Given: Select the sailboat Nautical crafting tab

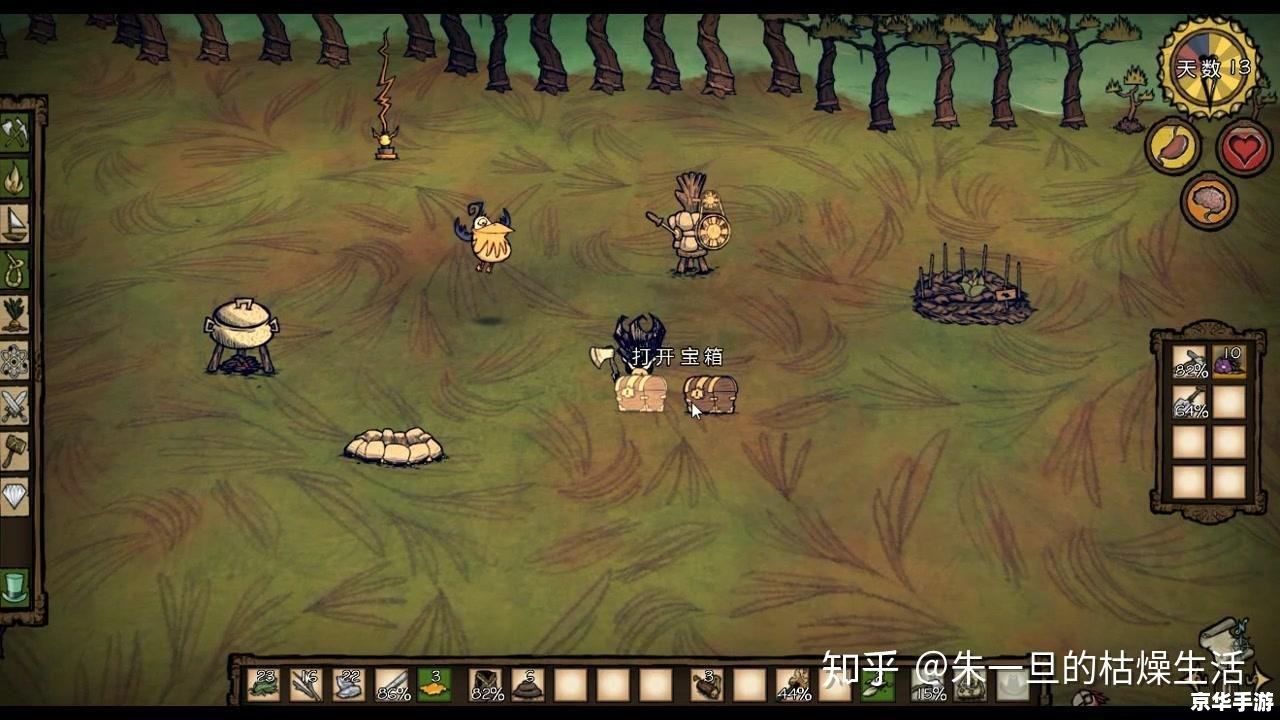Looking at the screenshot, I should 14,223.
